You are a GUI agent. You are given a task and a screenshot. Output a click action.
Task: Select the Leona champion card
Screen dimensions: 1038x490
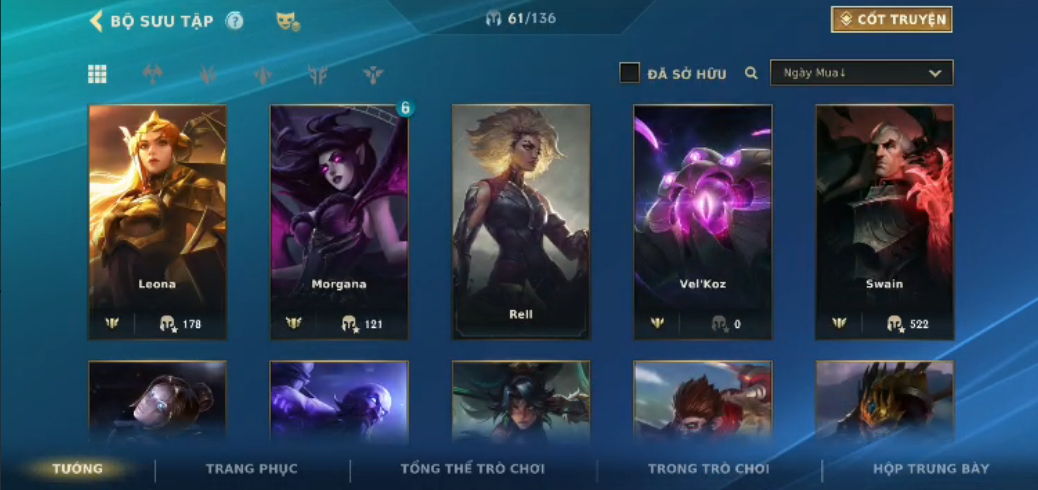coord(157,222)
